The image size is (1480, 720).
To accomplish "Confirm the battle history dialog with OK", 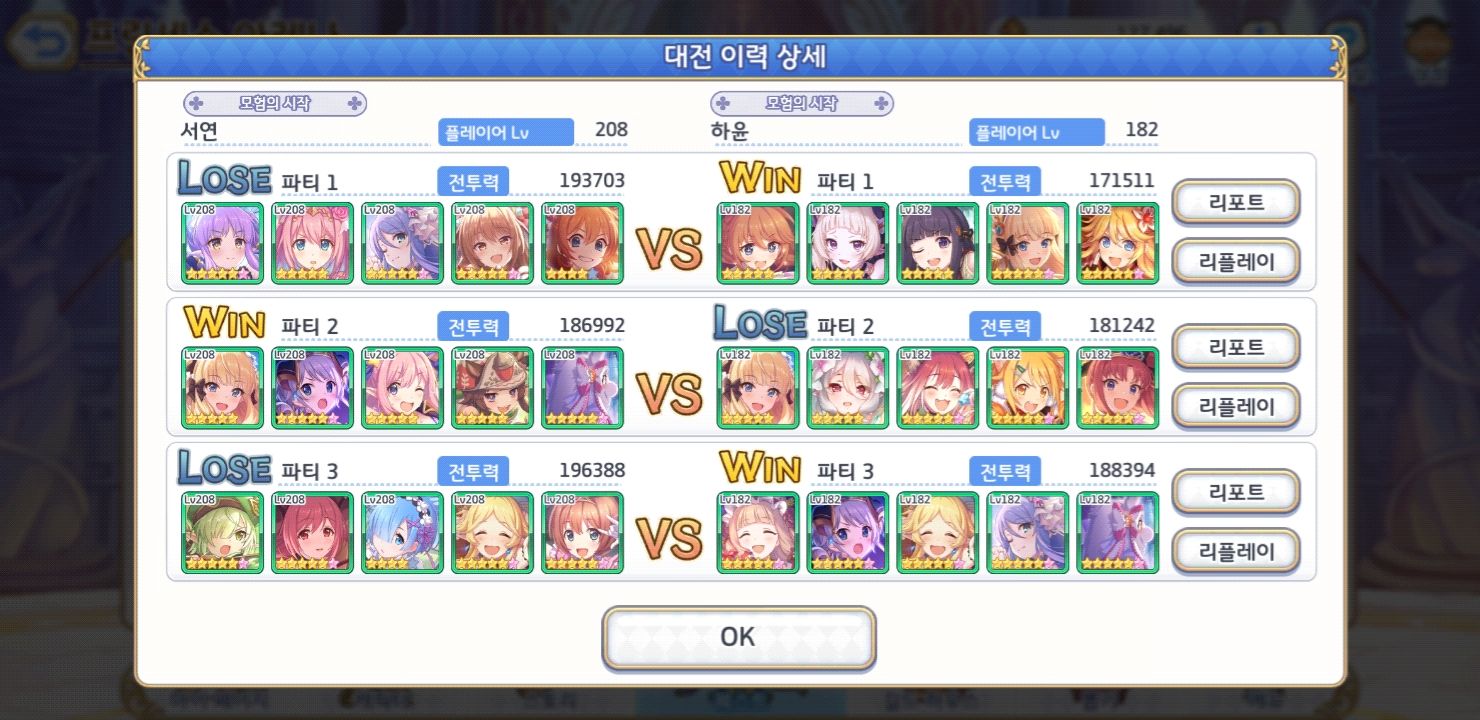I will [738, 637].
